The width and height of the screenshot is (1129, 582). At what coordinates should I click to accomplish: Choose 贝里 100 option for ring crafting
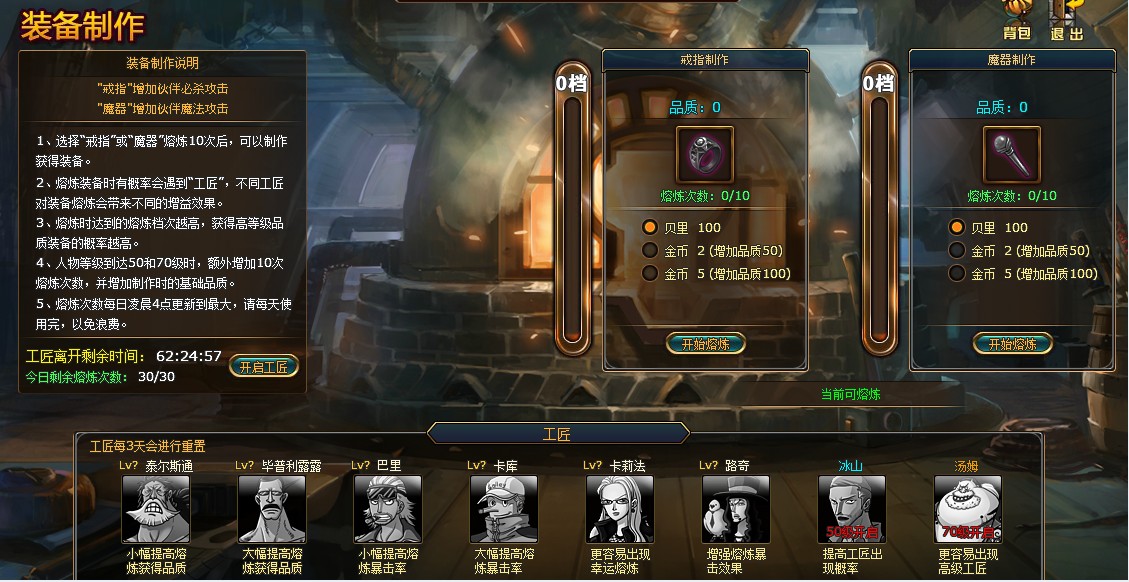tap(650, 227)
